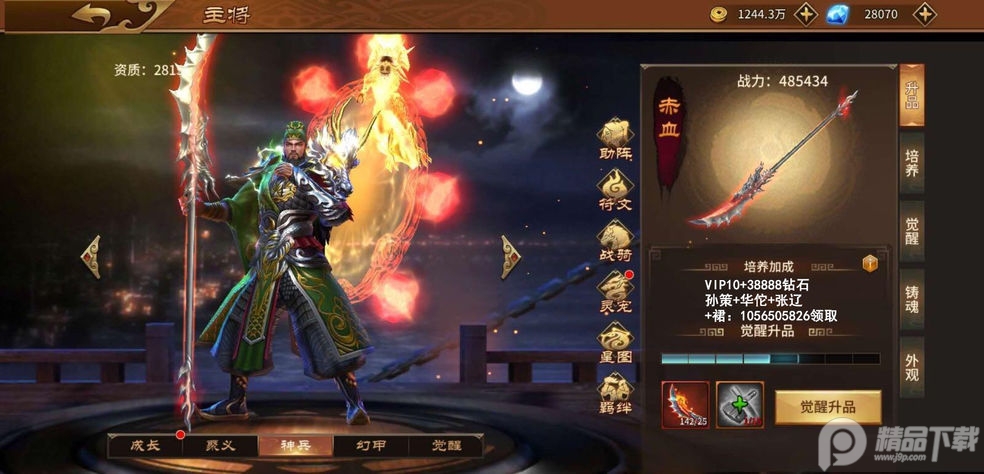
Task: Show the next general with the right arrow
Action: point(511,256)
